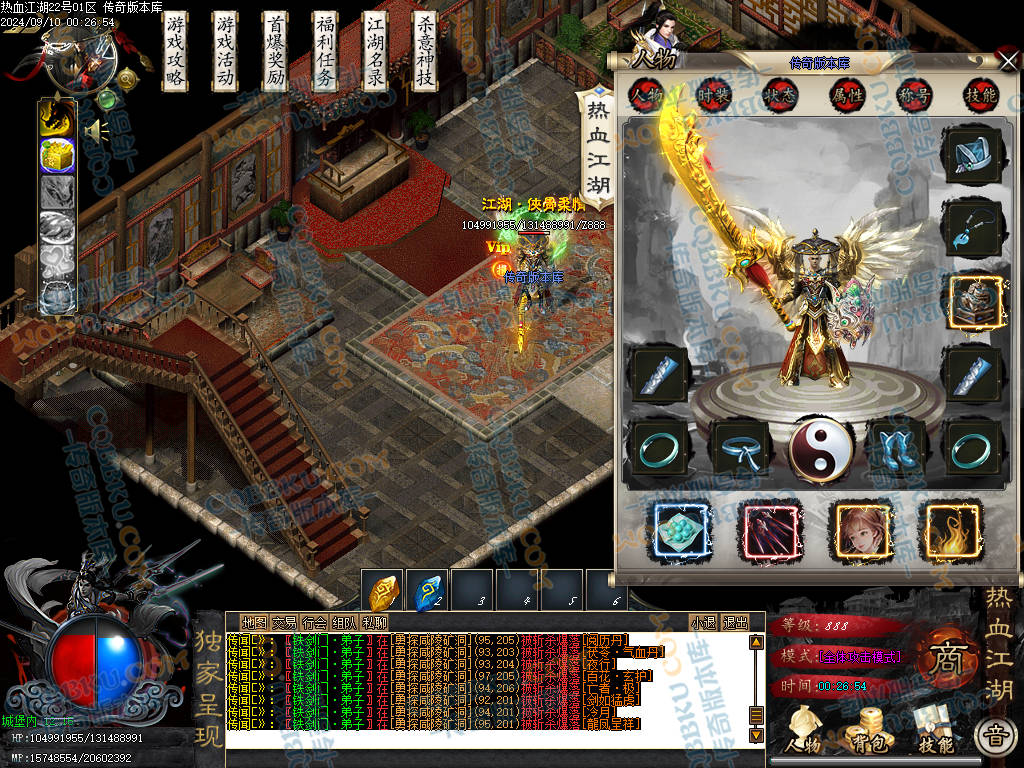Open the 杀意神技 skills scroll

tap(425, 52)
